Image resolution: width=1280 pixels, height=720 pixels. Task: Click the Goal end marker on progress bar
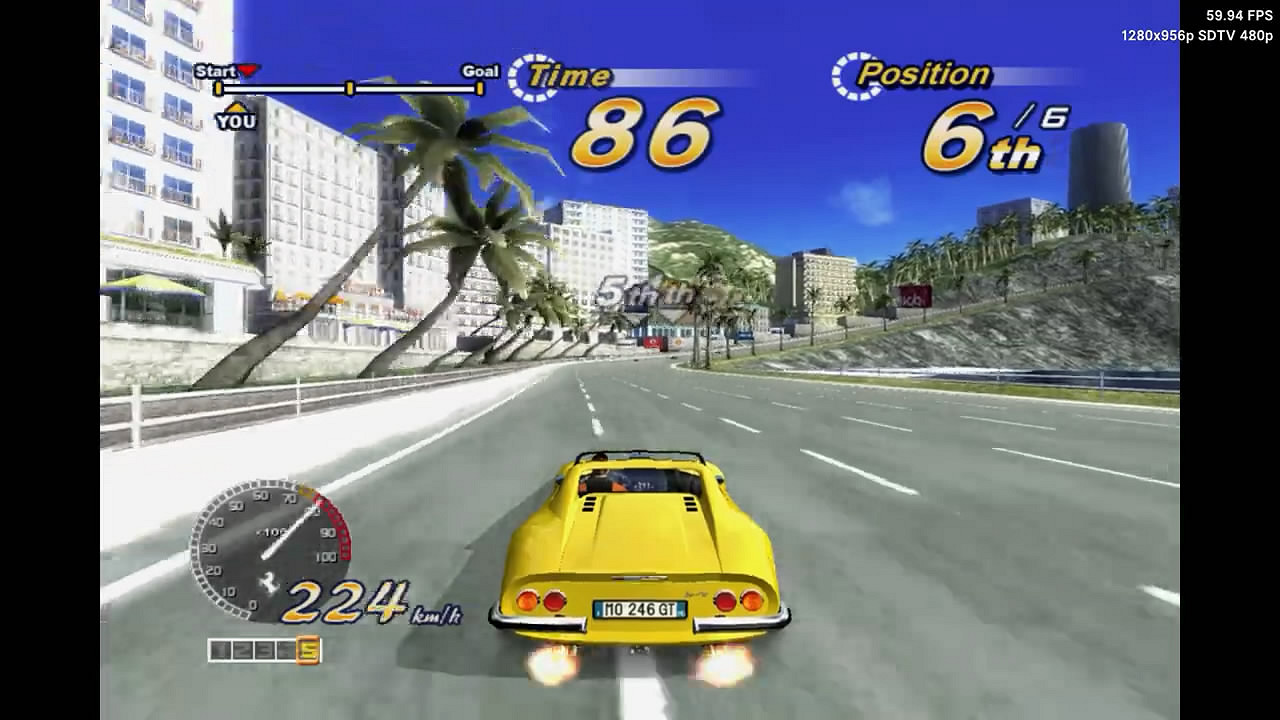tap(479, 88)
